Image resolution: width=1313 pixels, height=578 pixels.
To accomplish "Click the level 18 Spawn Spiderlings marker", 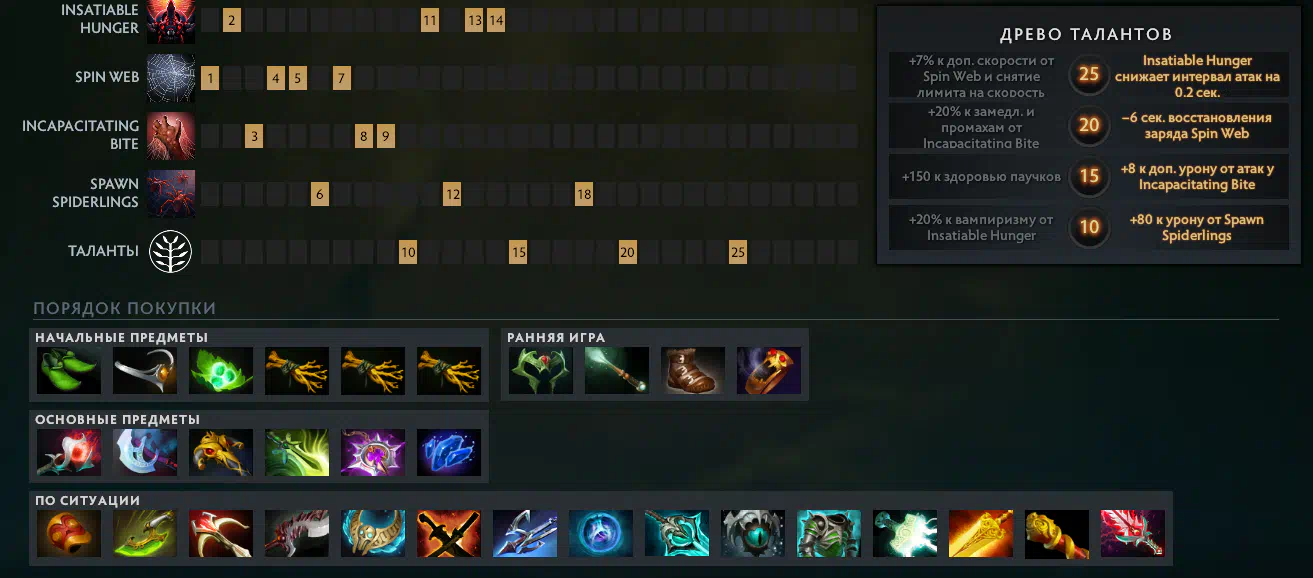I will point(584,194).
